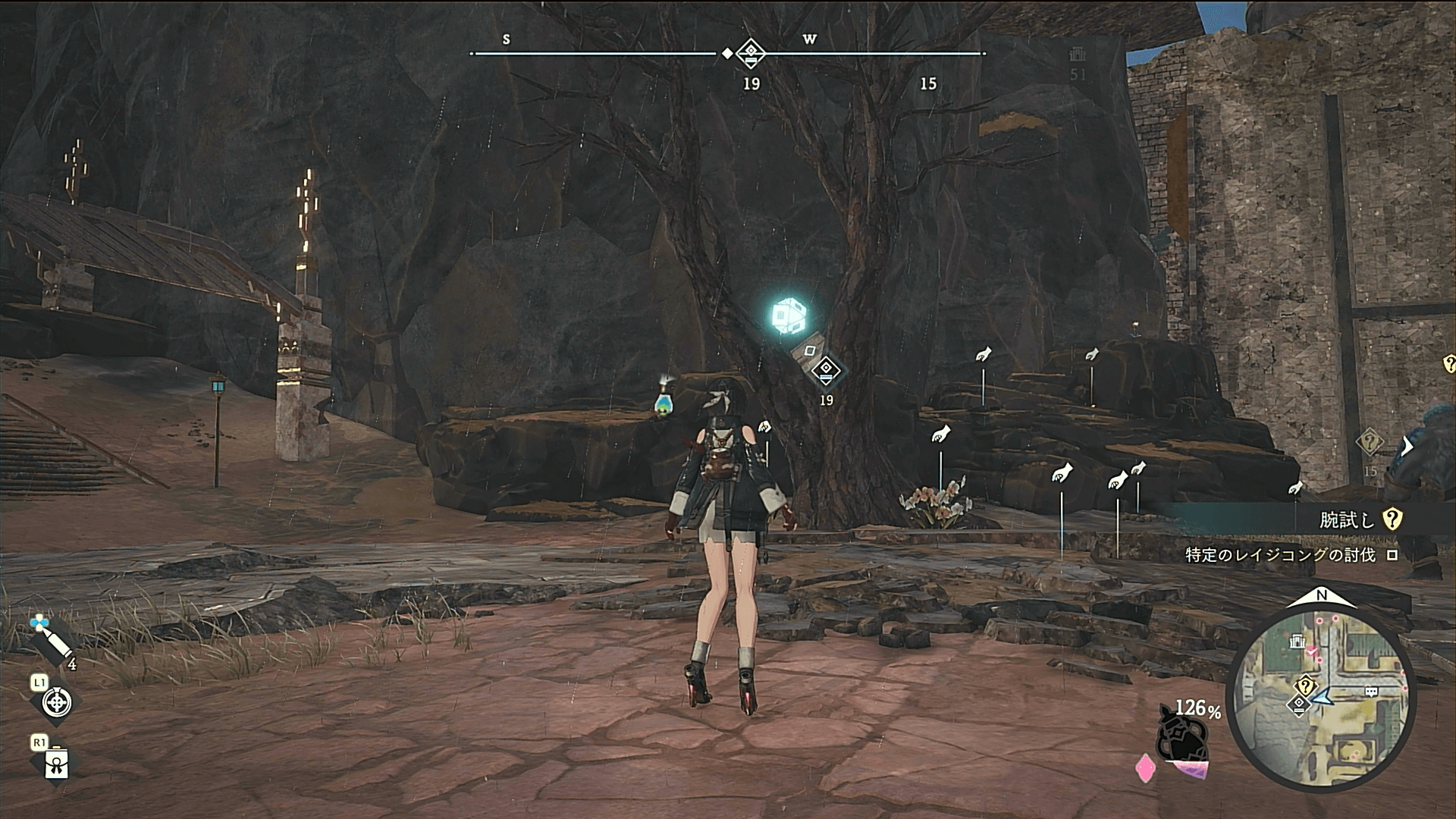Use the pouch item icon
Viewport: 1456px width, 819px height.
point(56,764)
